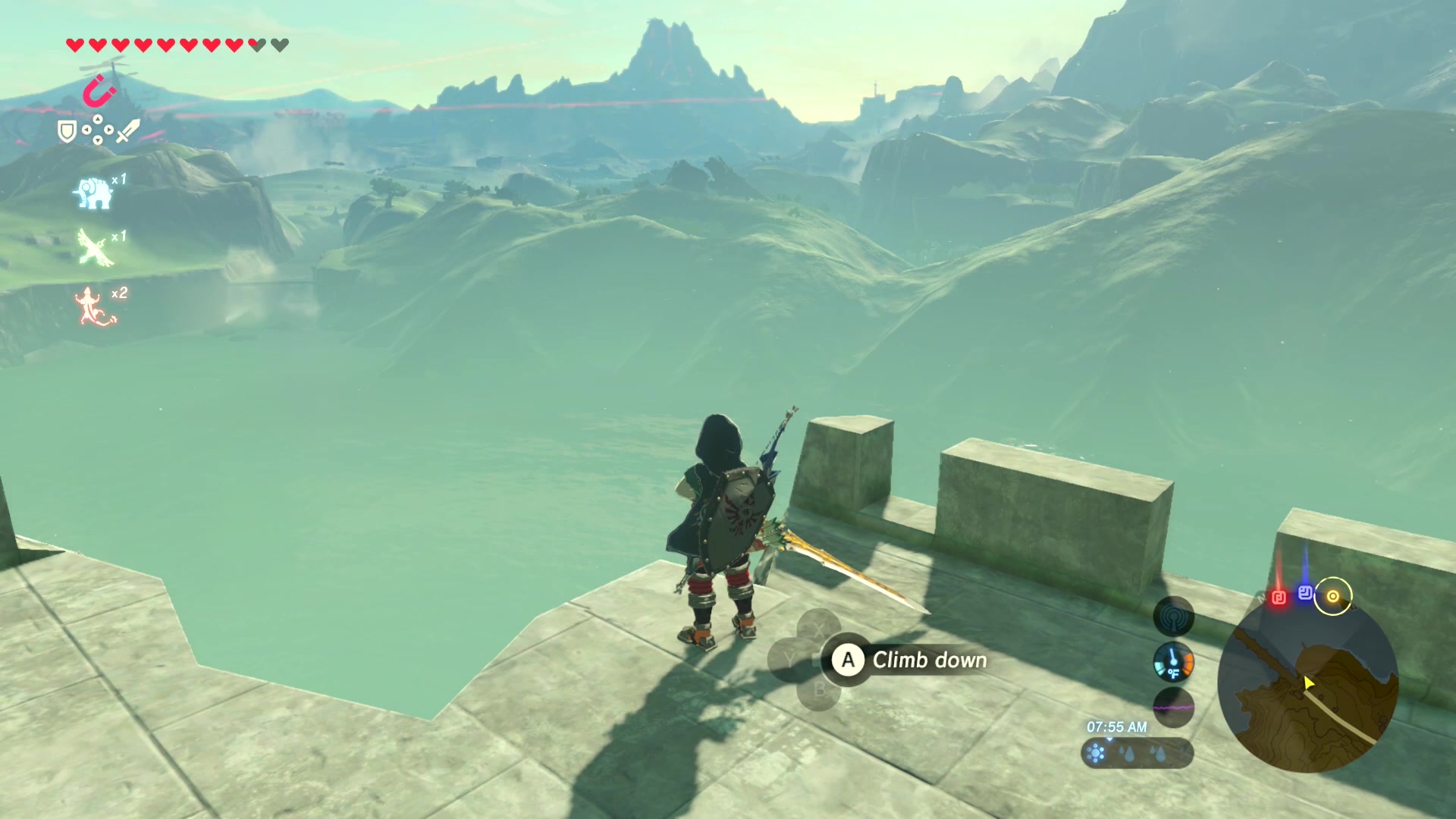
Task: Click the red shrine marker above the minimap
Action: pyautogui.click(x=1279, y=598)
